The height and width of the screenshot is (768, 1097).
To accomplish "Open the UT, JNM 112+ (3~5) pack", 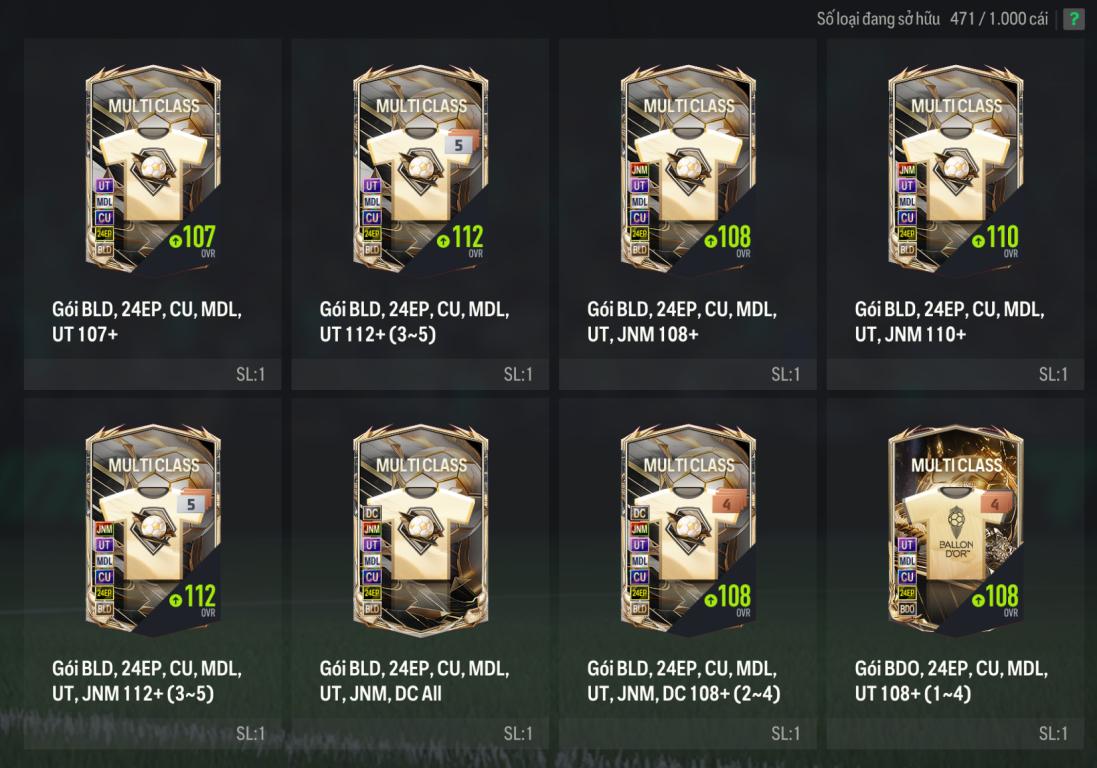I will [x=153, y=530].
